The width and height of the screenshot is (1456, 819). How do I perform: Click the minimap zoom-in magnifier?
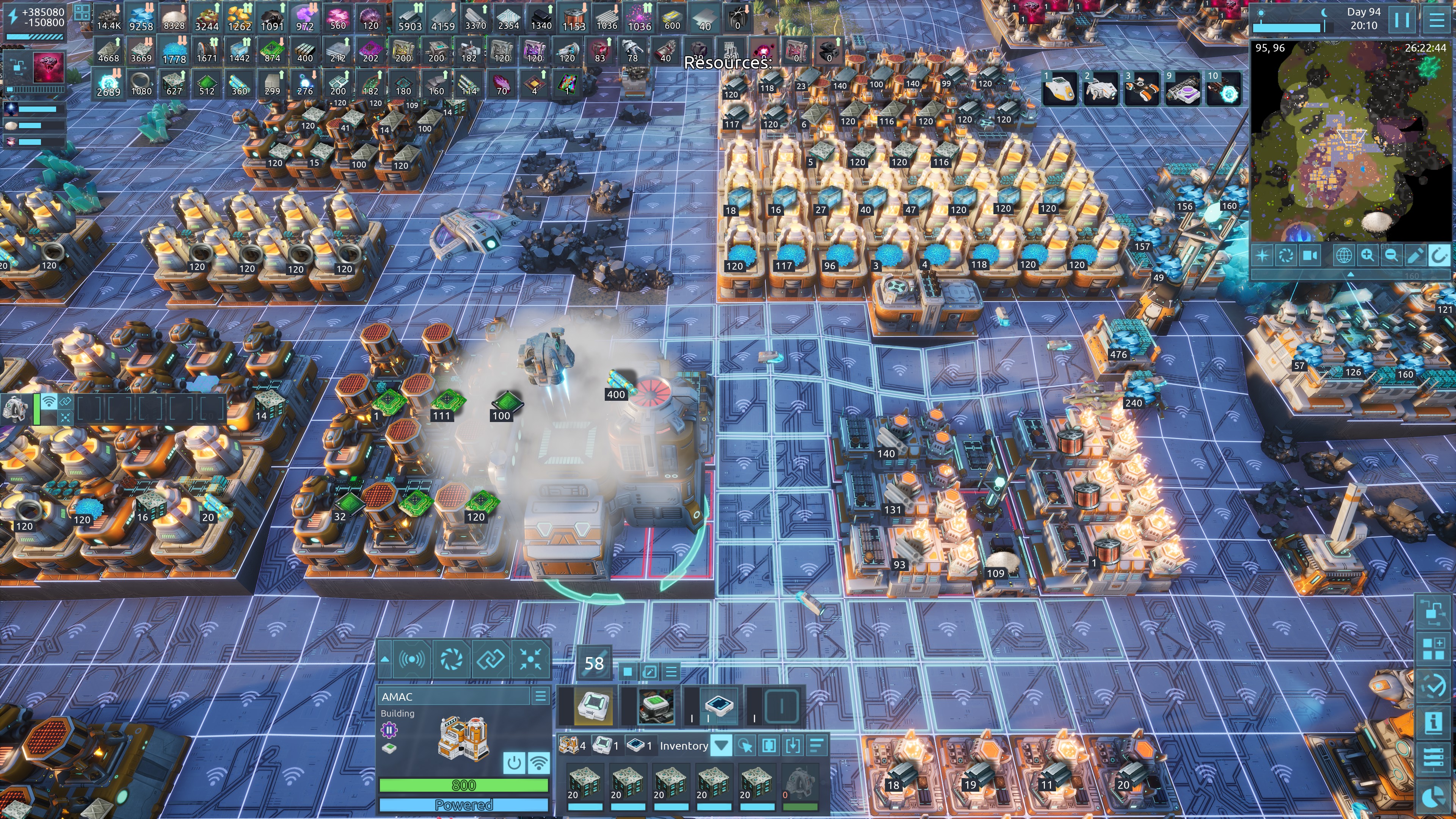(1367, 256)
